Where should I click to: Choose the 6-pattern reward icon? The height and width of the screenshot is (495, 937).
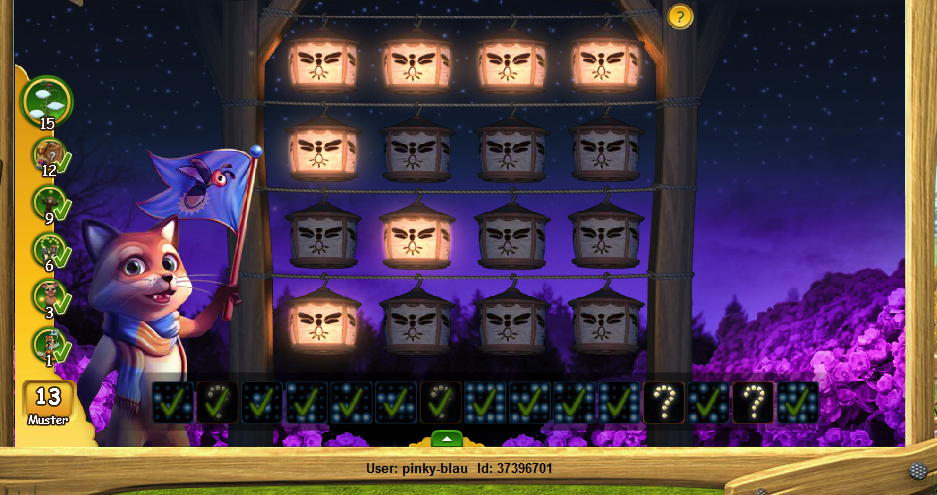(x=47, y=250)
